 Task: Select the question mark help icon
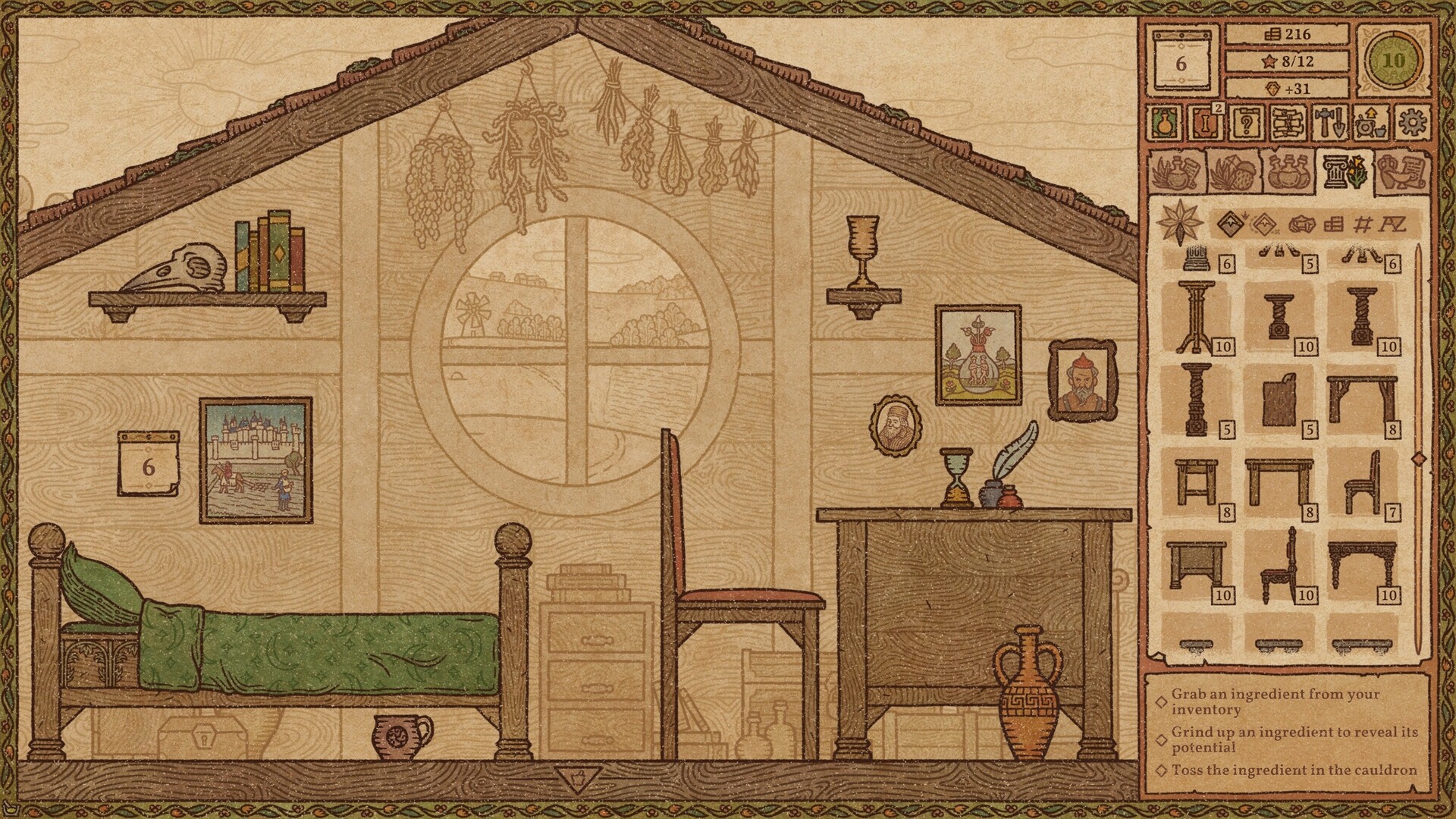click(x=1246, y=123)
